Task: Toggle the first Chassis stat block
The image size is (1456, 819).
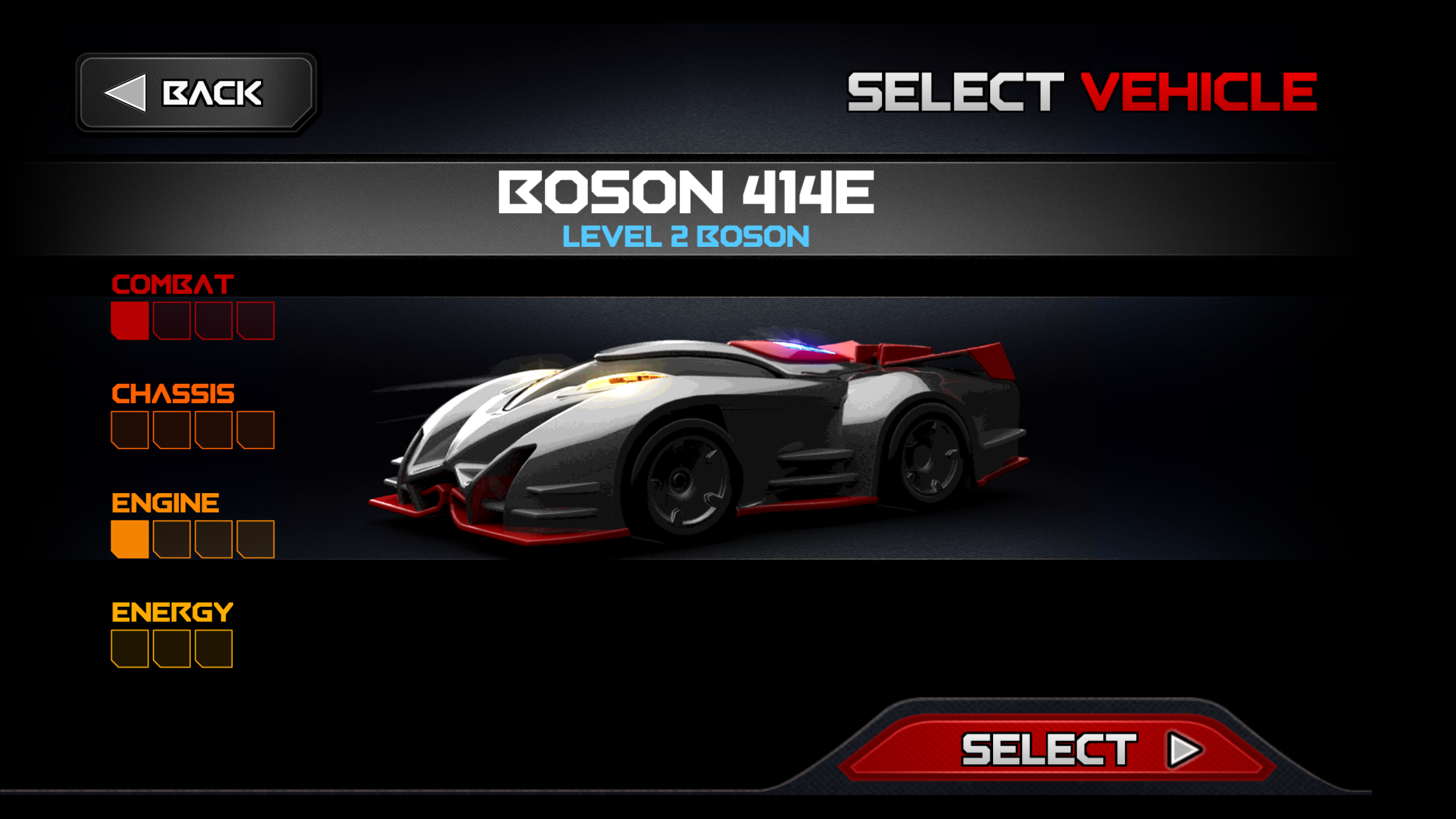Action: coord(130,431)
